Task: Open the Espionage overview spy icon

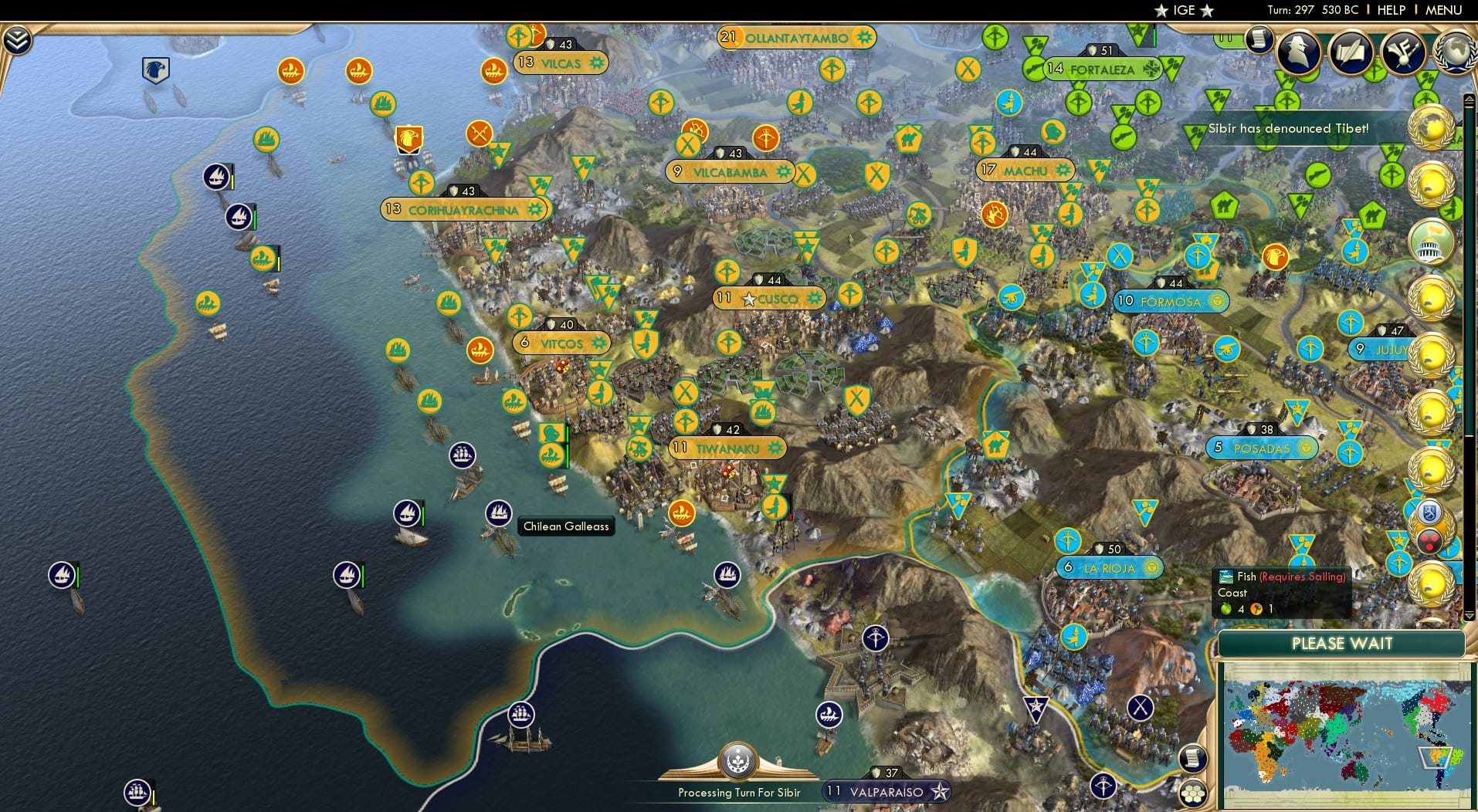Action: [x=1298, y=52]
